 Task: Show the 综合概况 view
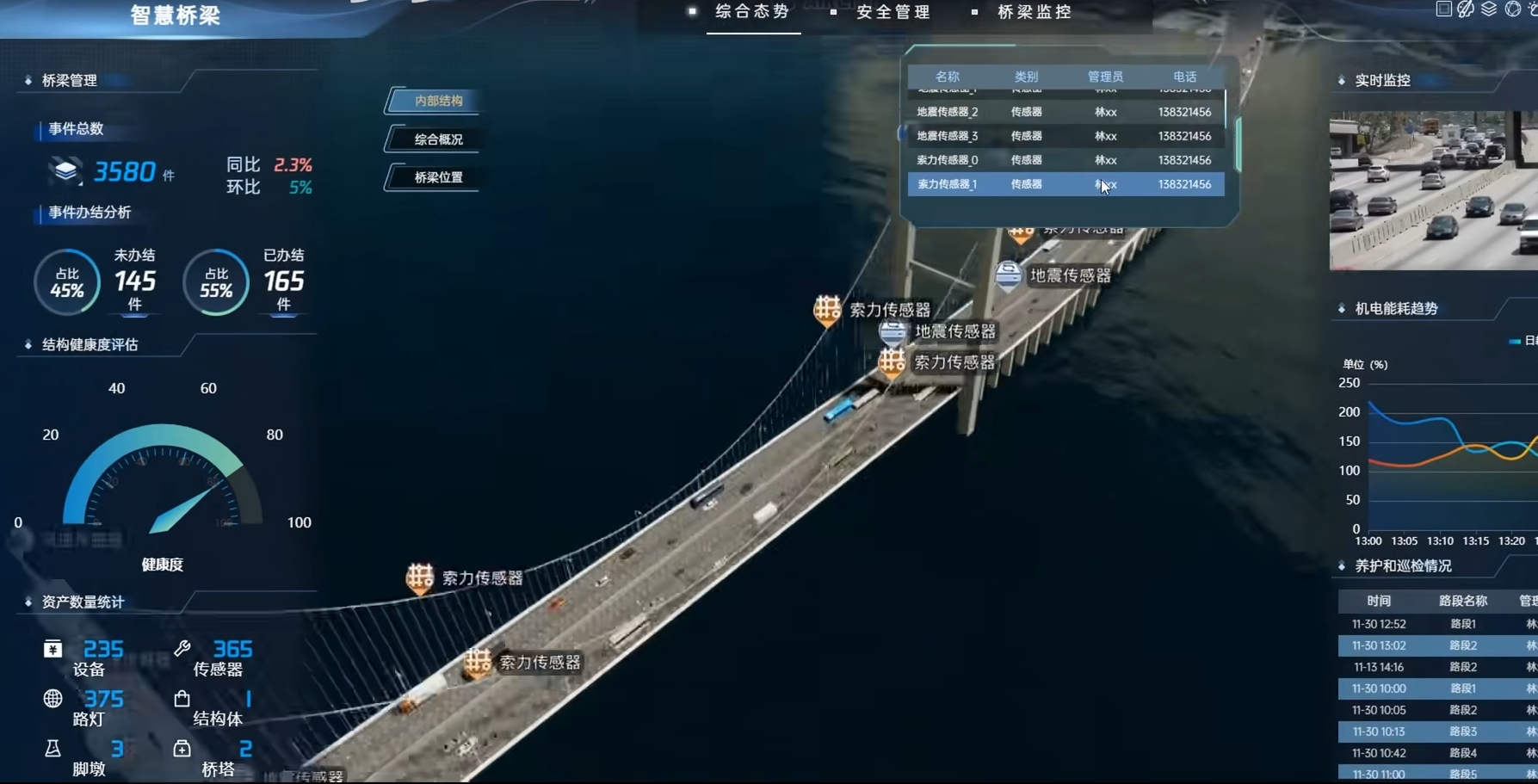(438, 139)
